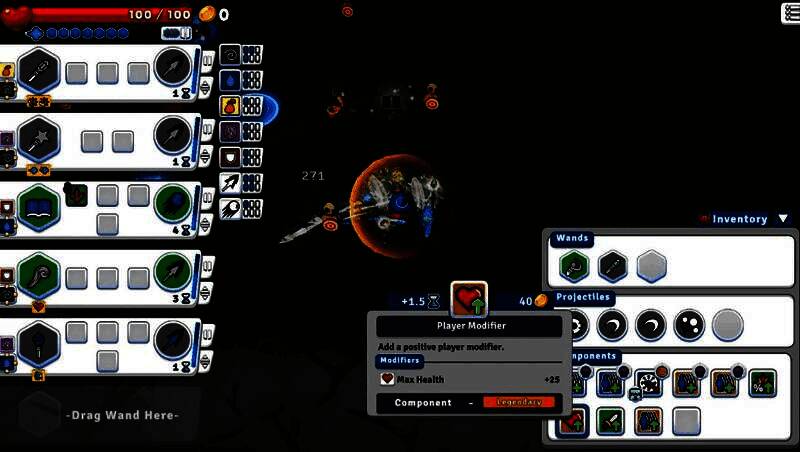Select the green wand in Wands inventory
Screen dimensions: 800x452
click(x=573, y=266)
